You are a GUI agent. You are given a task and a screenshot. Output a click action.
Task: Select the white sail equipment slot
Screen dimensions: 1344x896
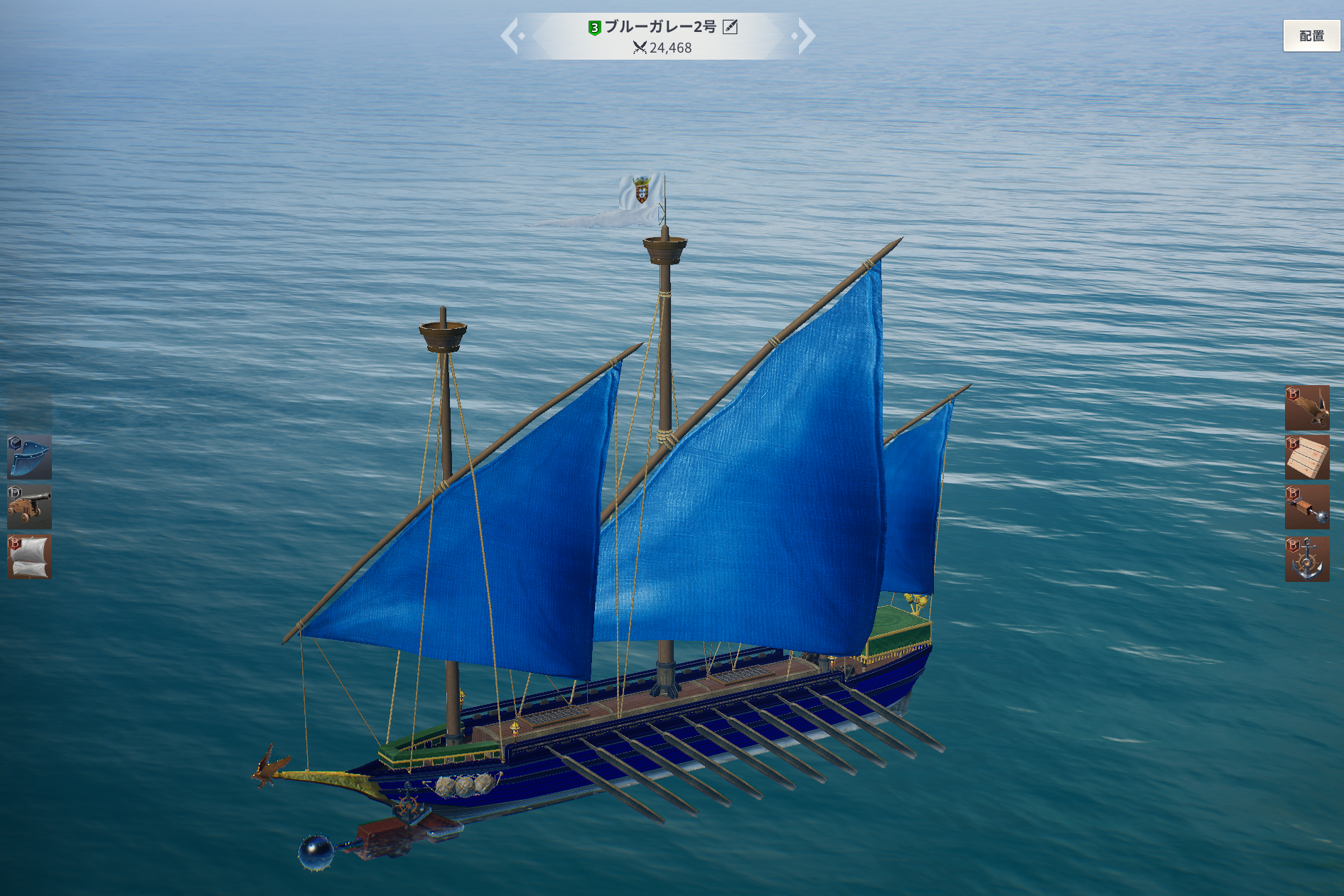(x=29, y=556)
